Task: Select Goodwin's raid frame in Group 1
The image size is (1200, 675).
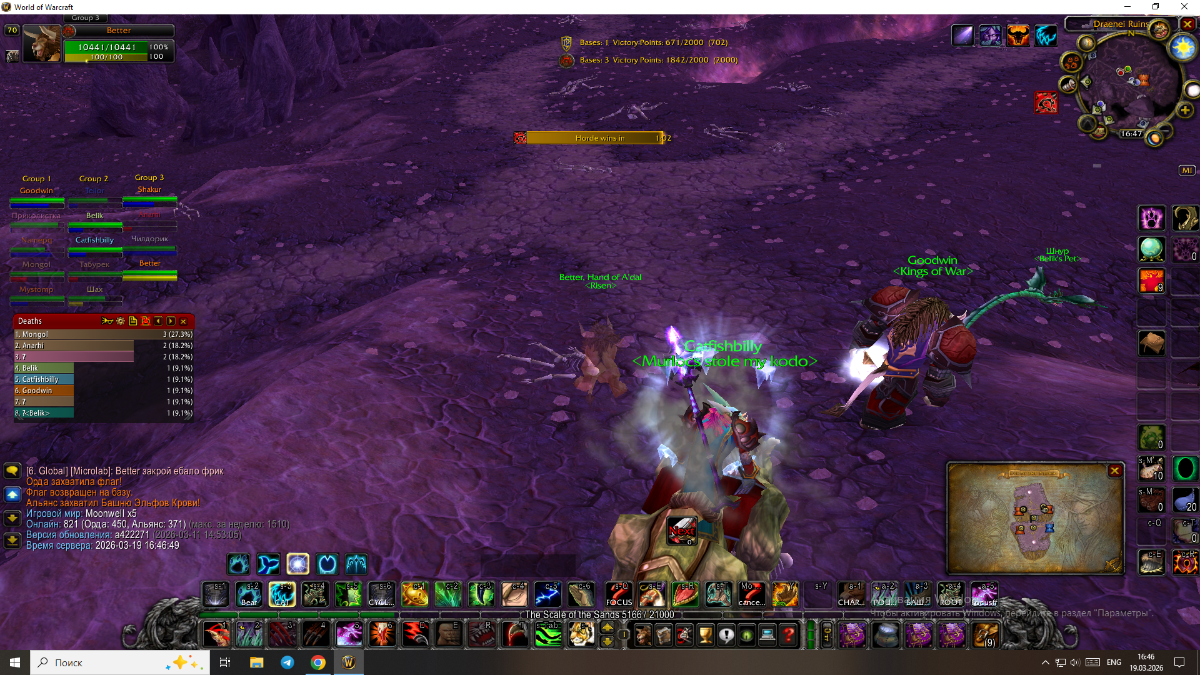Action: (x=36, y=196)
